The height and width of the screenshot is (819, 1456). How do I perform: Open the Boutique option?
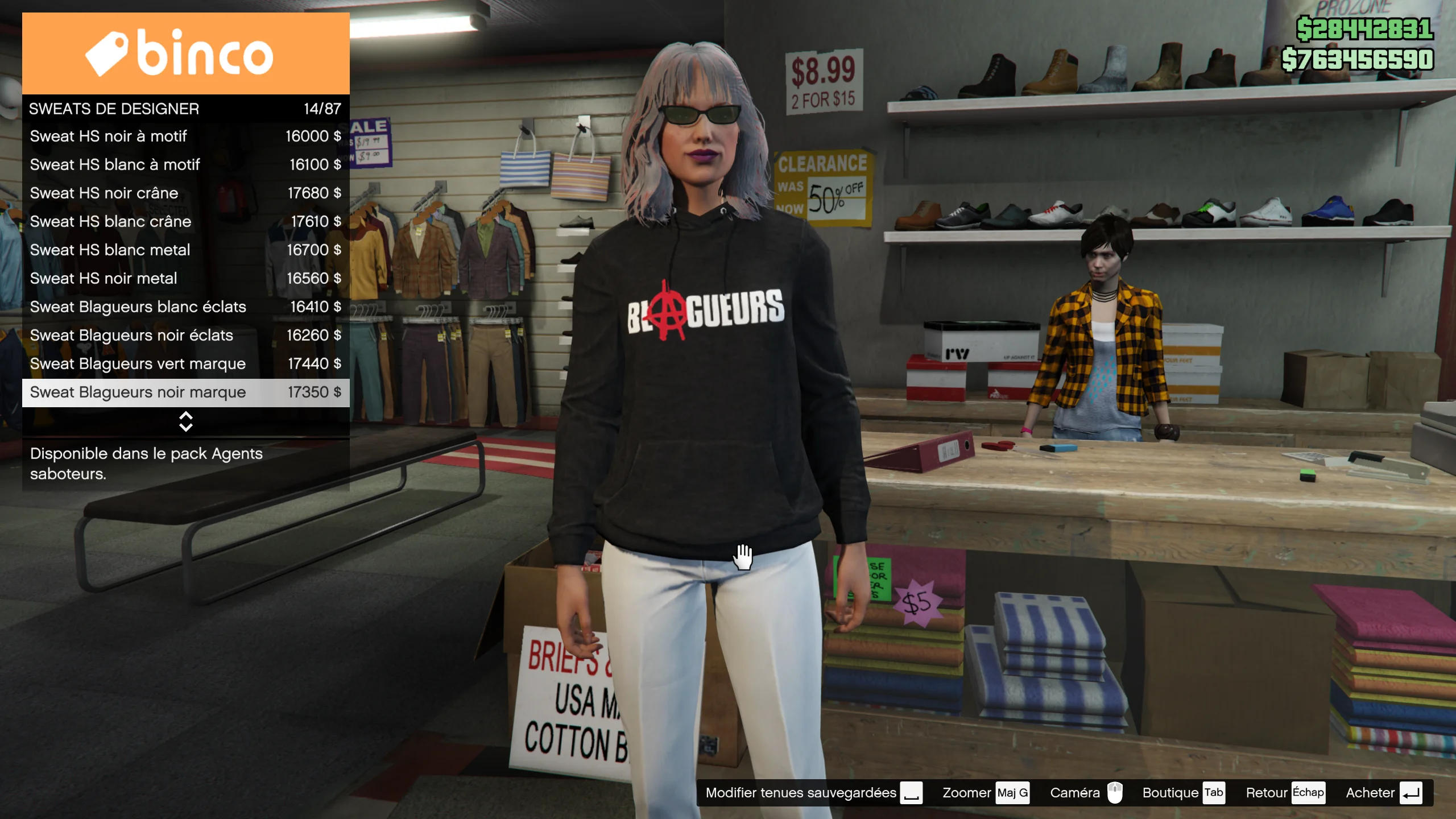coord(1182,793)
